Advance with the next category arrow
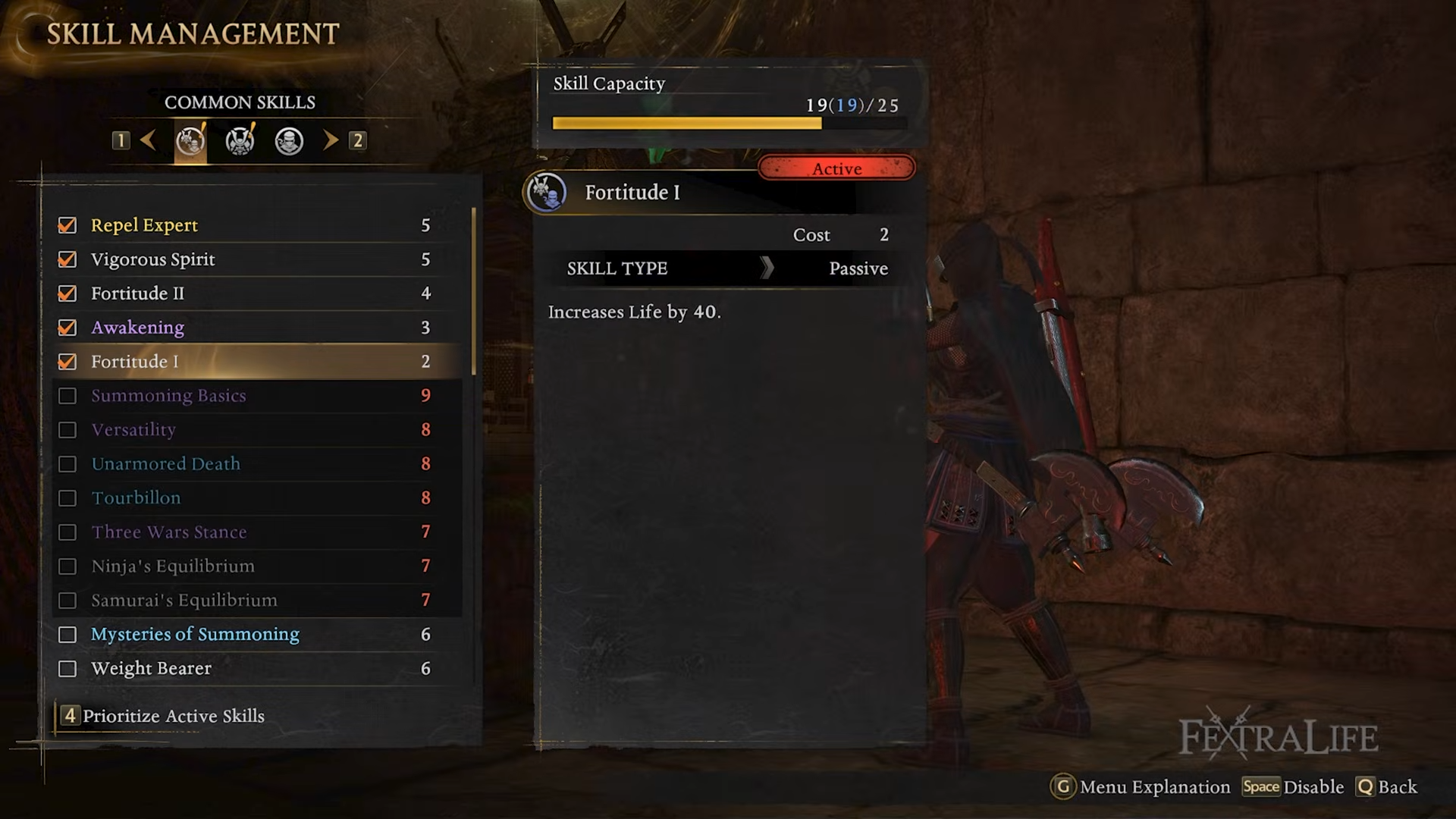The height and width of the screenshot is (819, 1456). pyautogui.click(x=331, y=140)
